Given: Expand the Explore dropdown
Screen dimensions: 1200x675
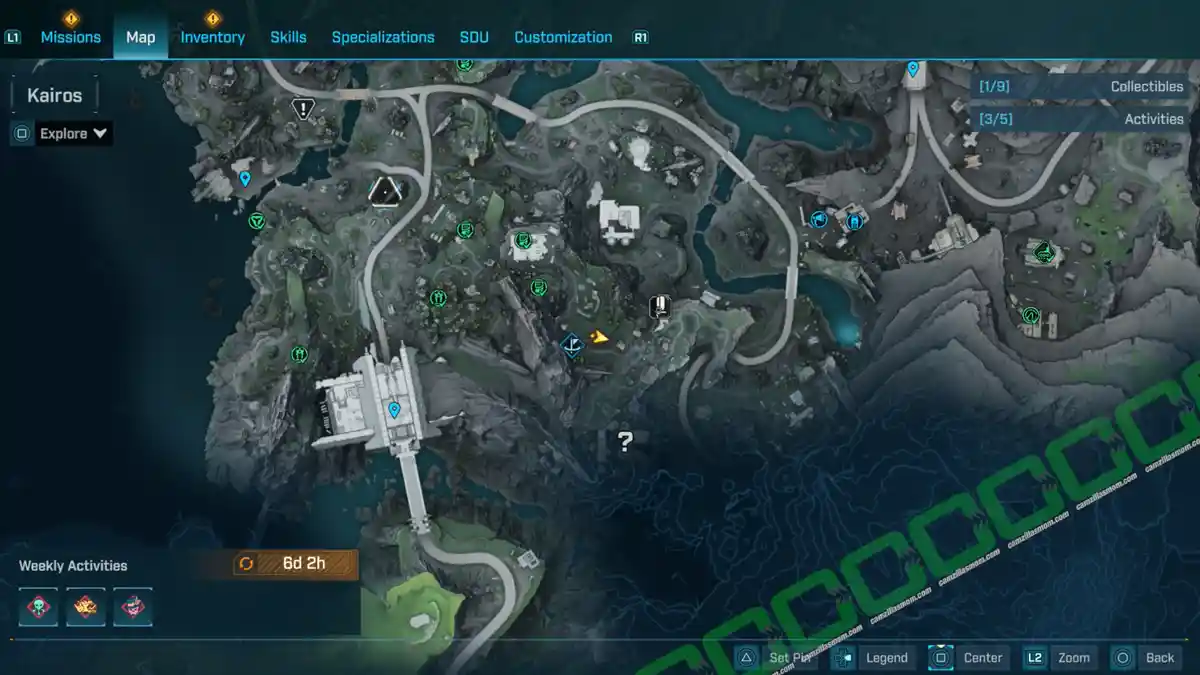Looking at the screenshot, I should pos(74,133).
